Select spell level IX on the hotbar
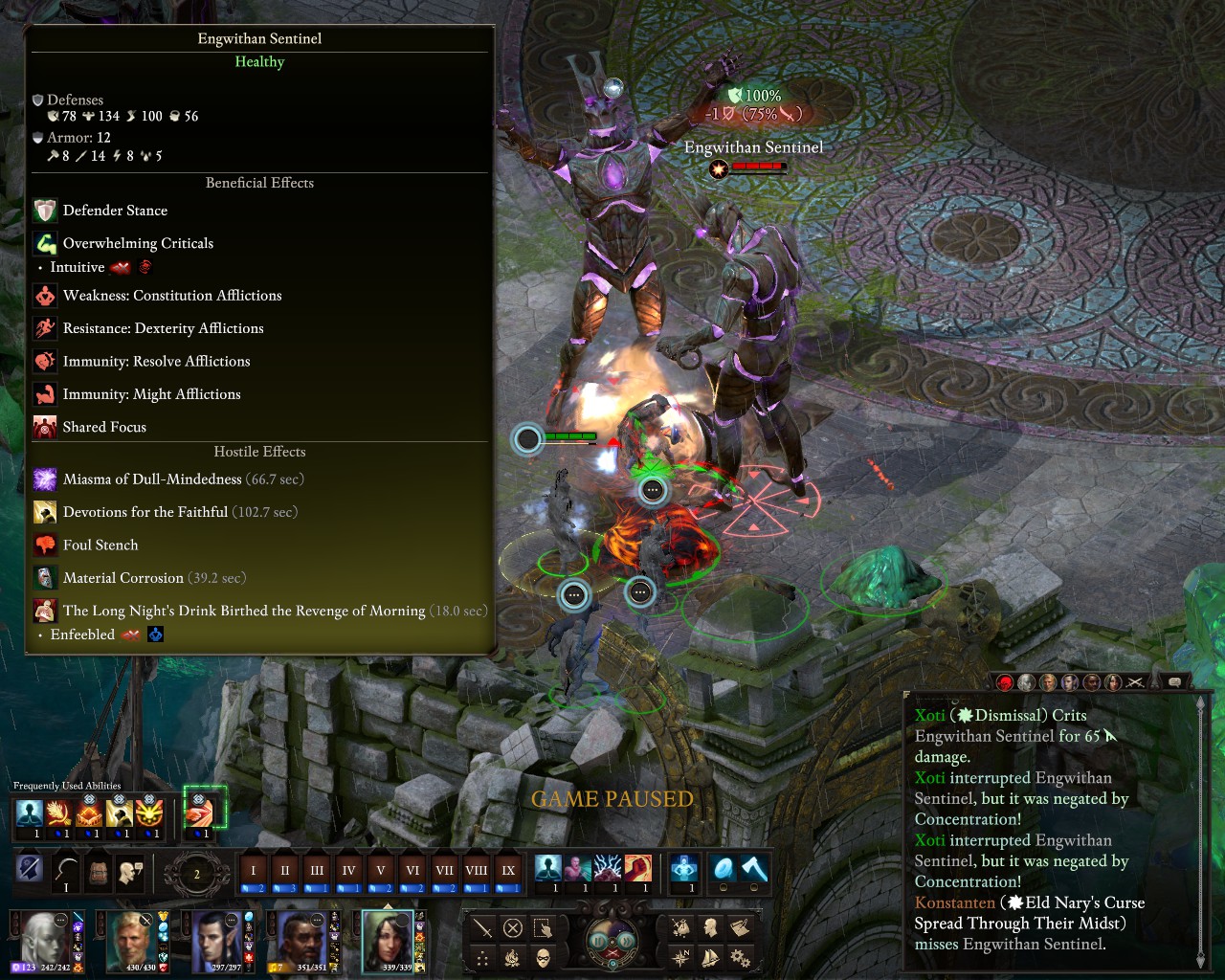This screenshot has height=980, width=1225. [x=508, y=871]
